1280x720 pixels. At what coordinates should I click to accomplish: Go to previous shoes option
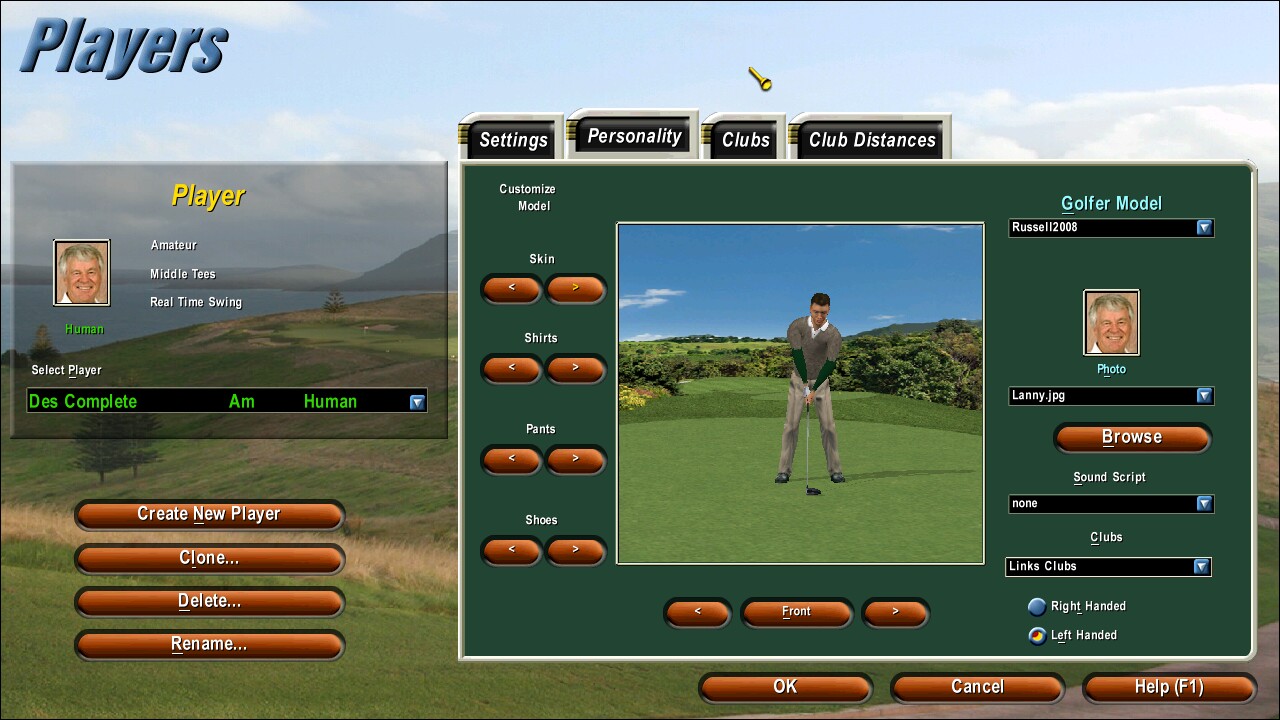point(512,550)
